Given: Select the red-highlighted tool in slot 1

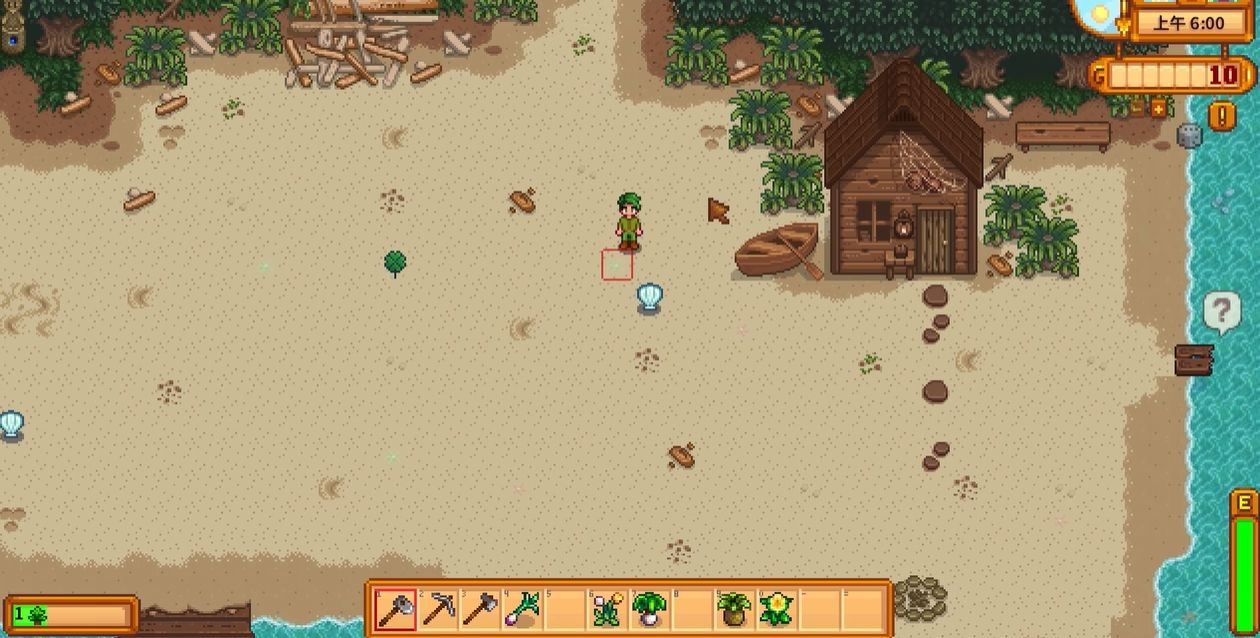Looking at the screenshot, I should coord(395,608).
